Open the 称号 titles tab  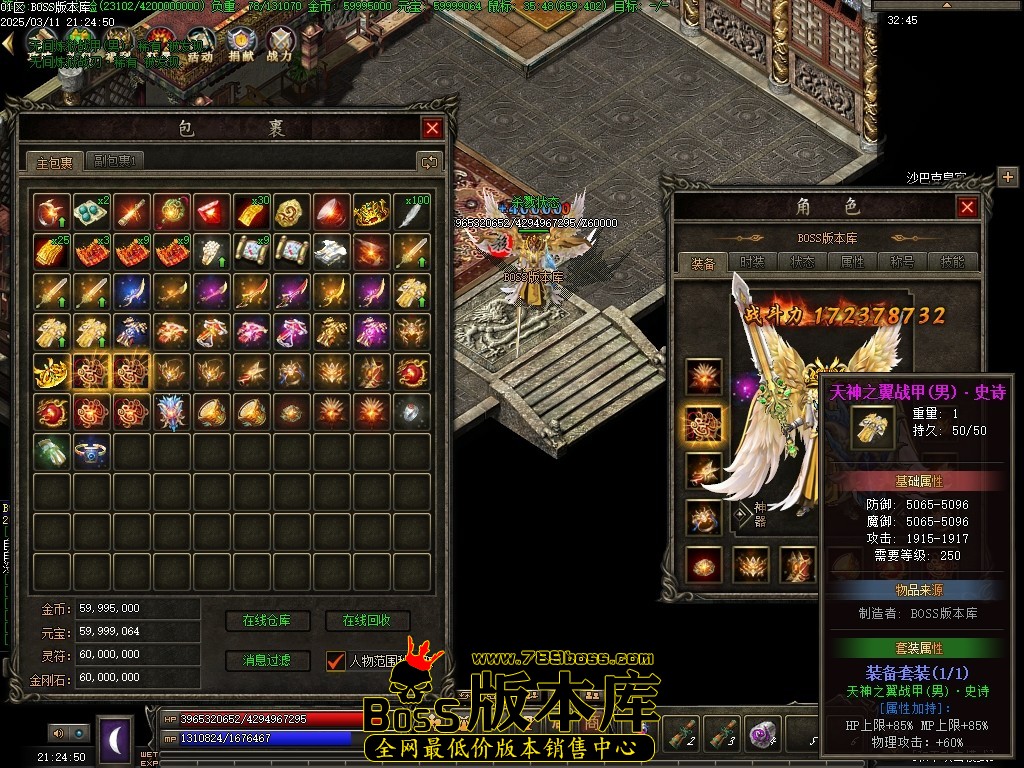point(902,262)
